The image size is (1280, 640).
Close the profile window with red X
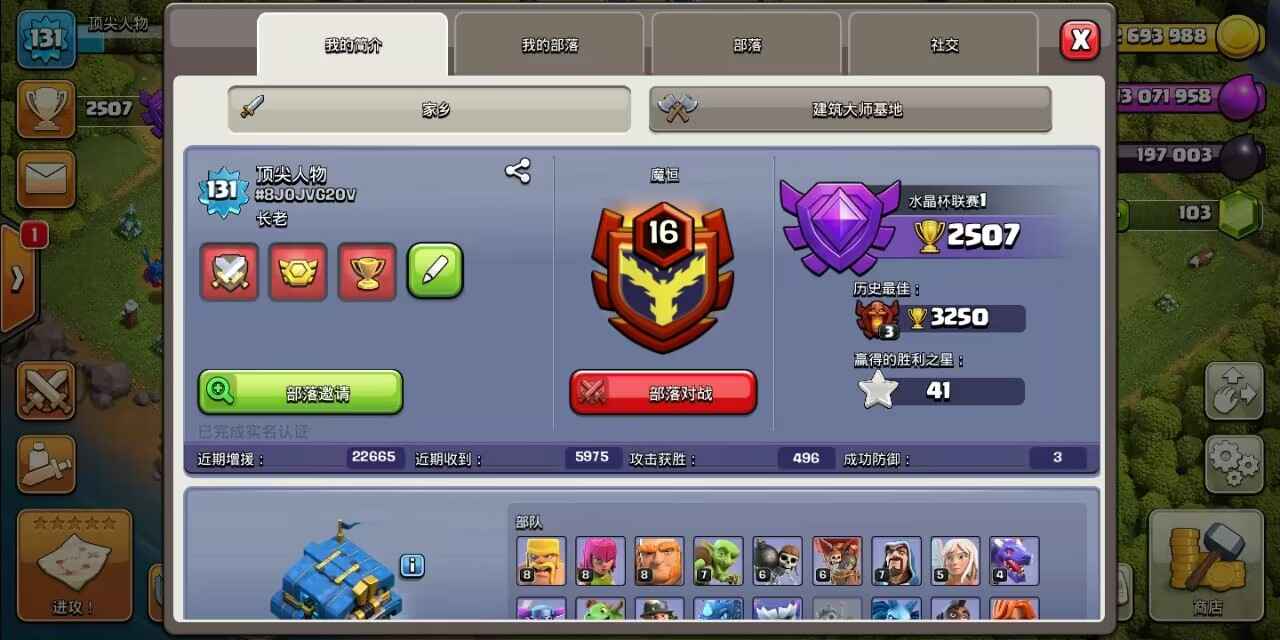pyautogui.click(x=1079, y=40)
